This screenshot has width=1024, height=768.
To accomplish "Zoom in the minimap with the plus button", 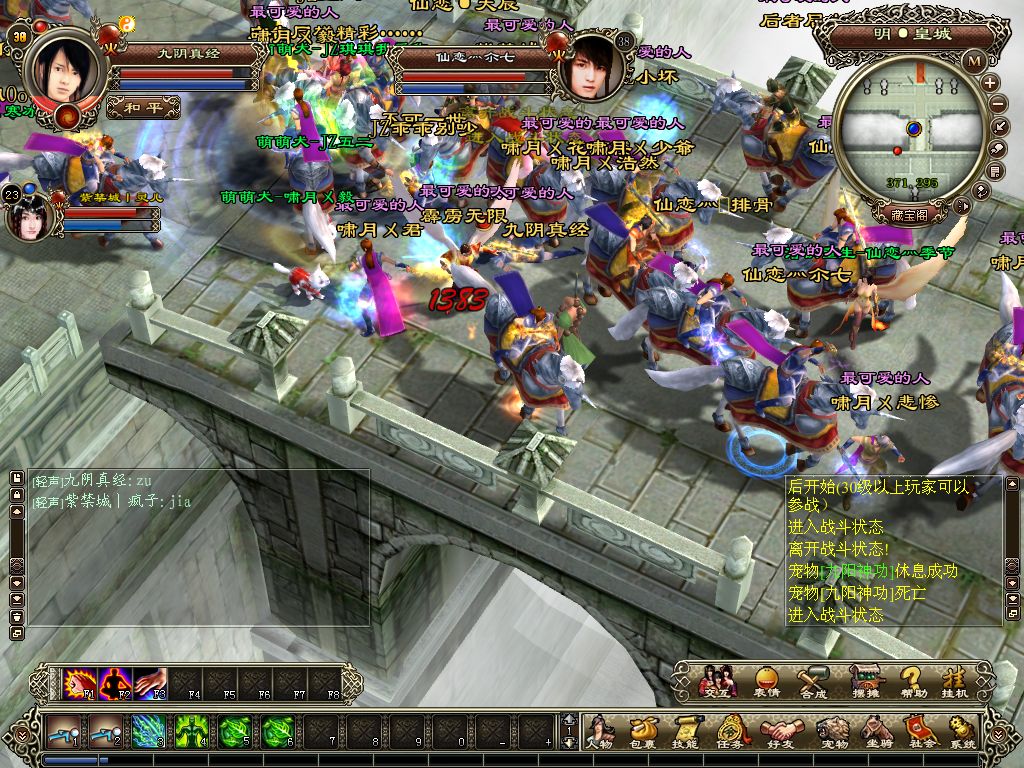I will point(990,83).
